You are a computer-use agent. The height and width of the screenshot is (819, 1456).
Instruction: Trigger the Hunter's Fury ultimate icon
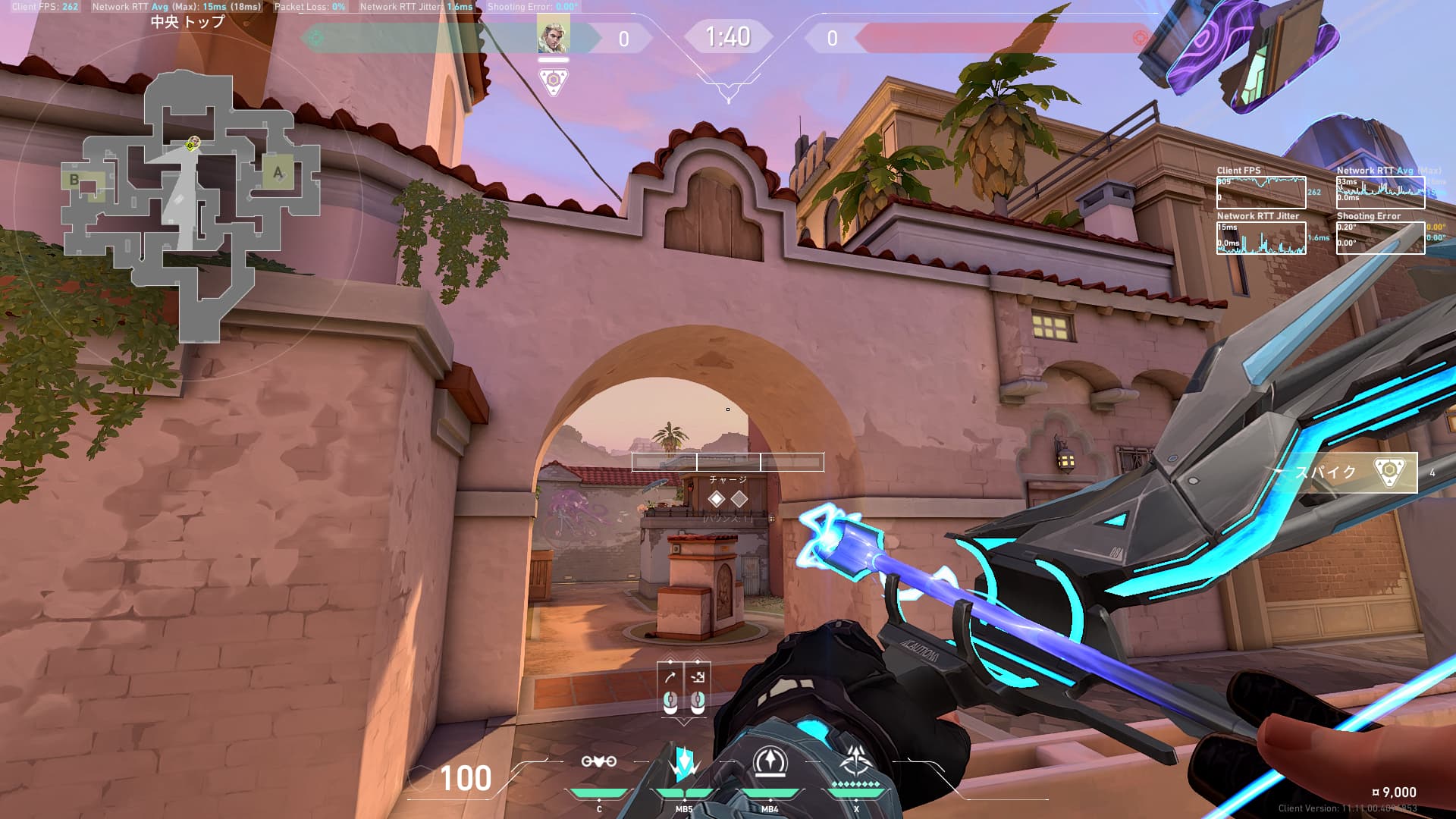(x=856, y=761)
